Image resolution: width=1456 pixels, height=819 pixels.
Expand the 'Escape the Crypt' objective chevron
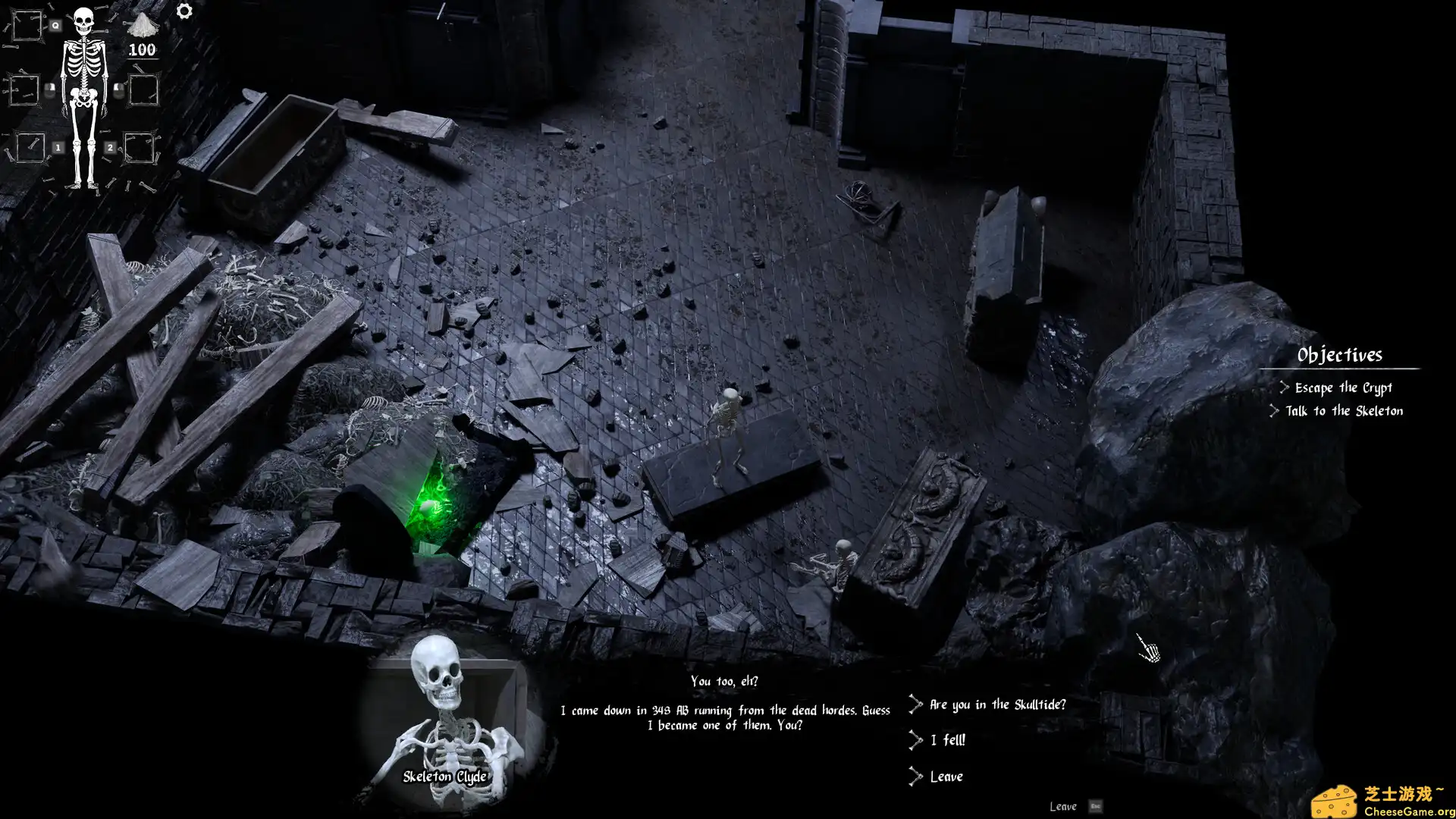1283,387
